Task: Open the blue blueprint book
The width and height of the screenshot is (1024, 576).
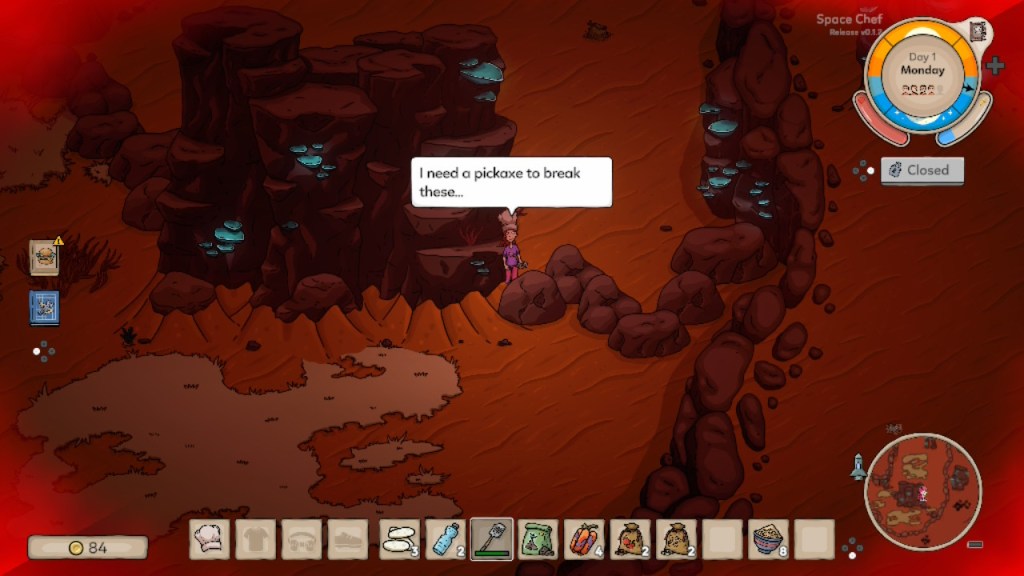Action: pyautogui.click(x=44, y=307)
